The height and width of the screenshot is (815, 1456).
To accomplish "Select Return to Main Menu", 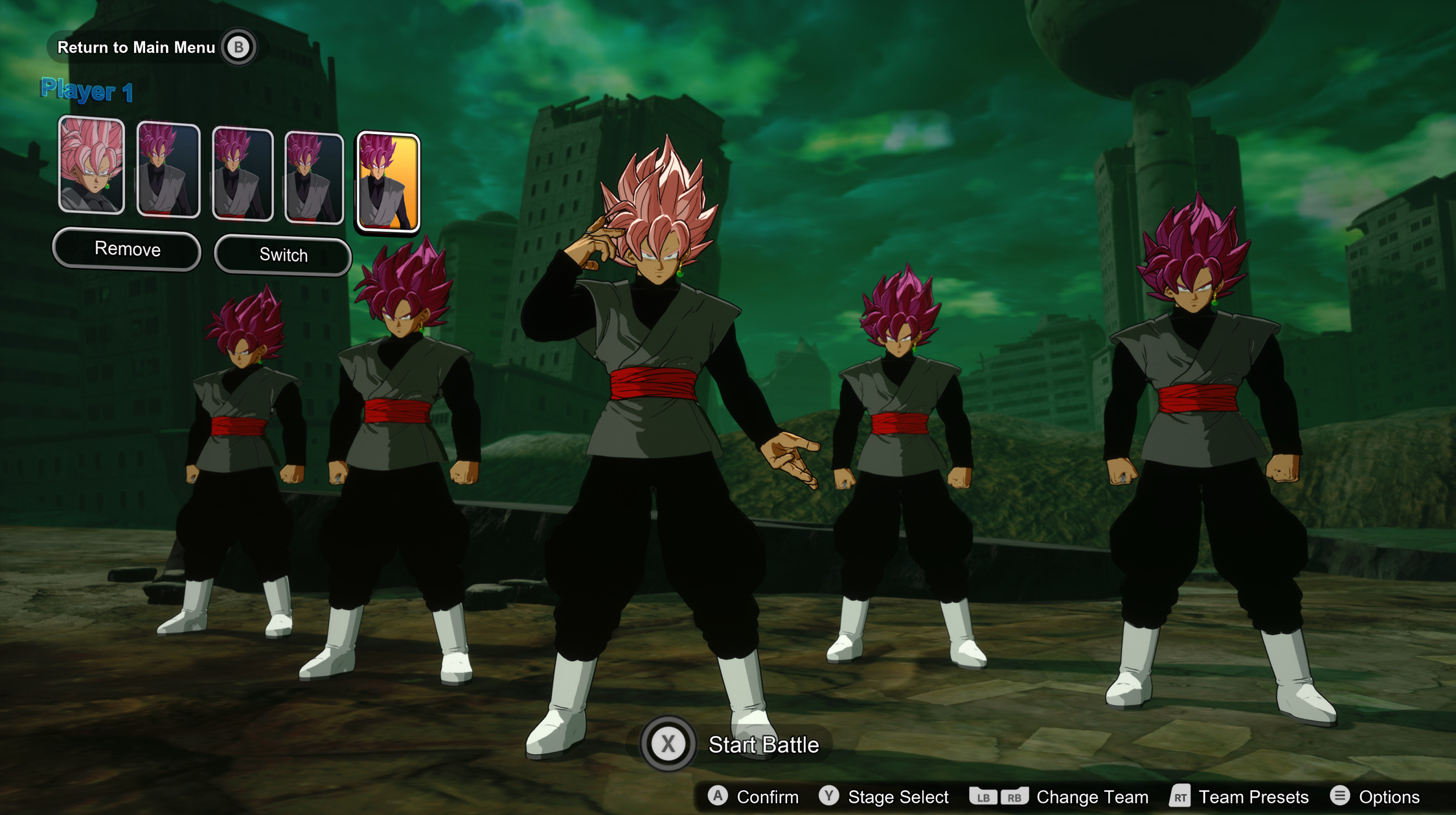I will (x=136, y=47).
